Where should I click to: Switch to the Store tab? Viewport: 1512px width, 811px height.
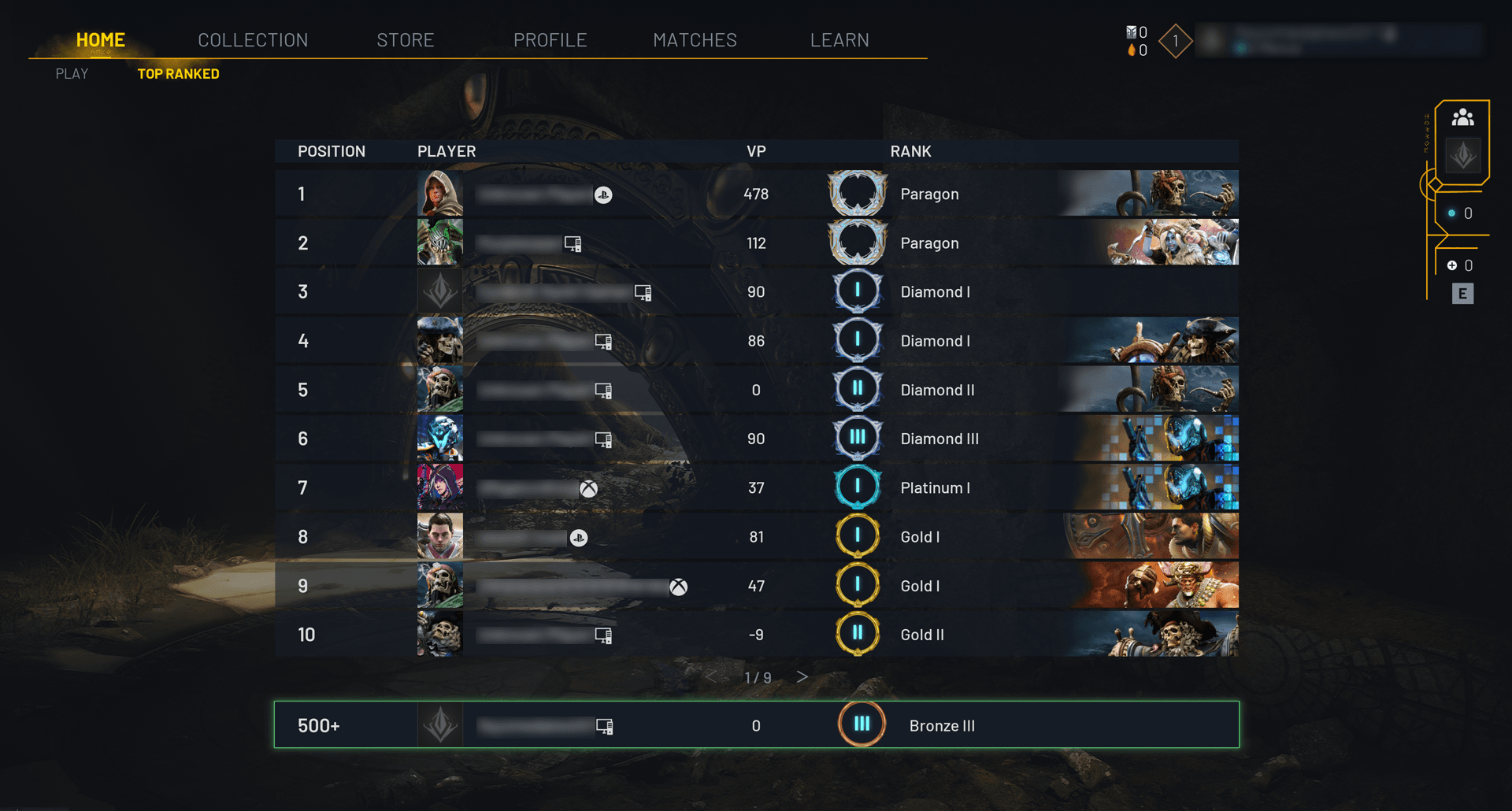pyautogui.click(x=405, y=40)
